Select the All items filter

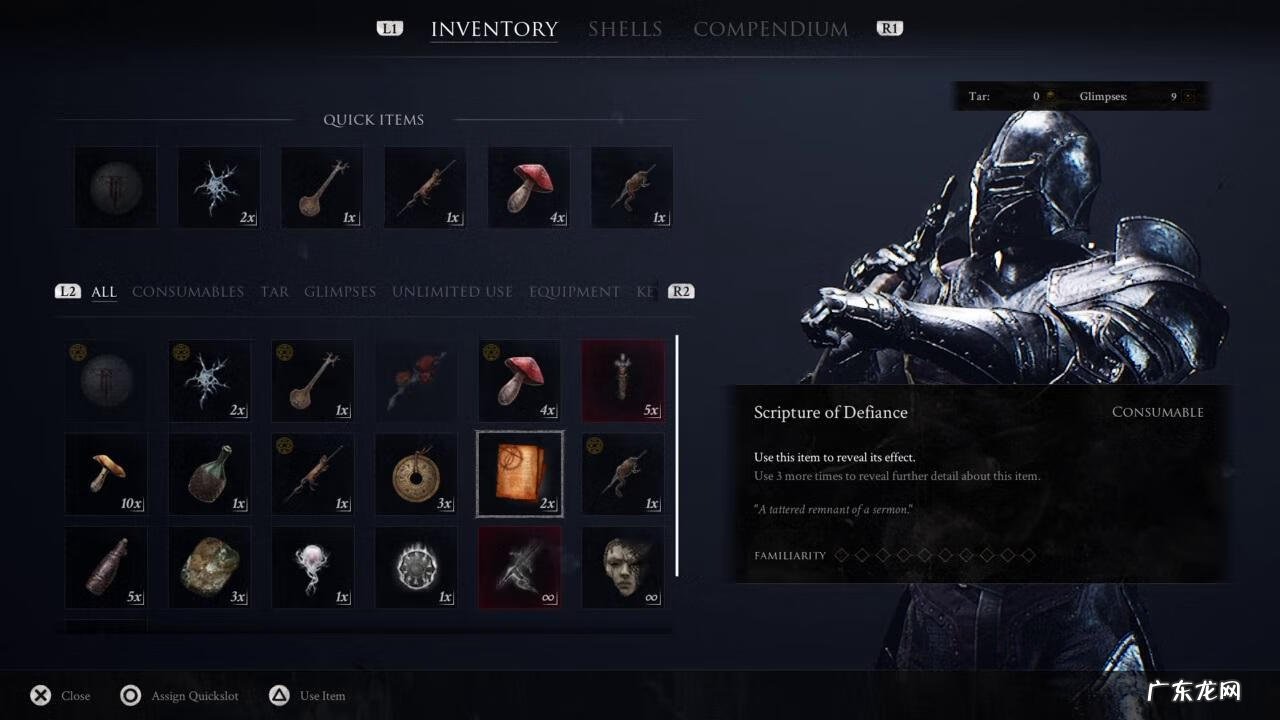point(104,292)
